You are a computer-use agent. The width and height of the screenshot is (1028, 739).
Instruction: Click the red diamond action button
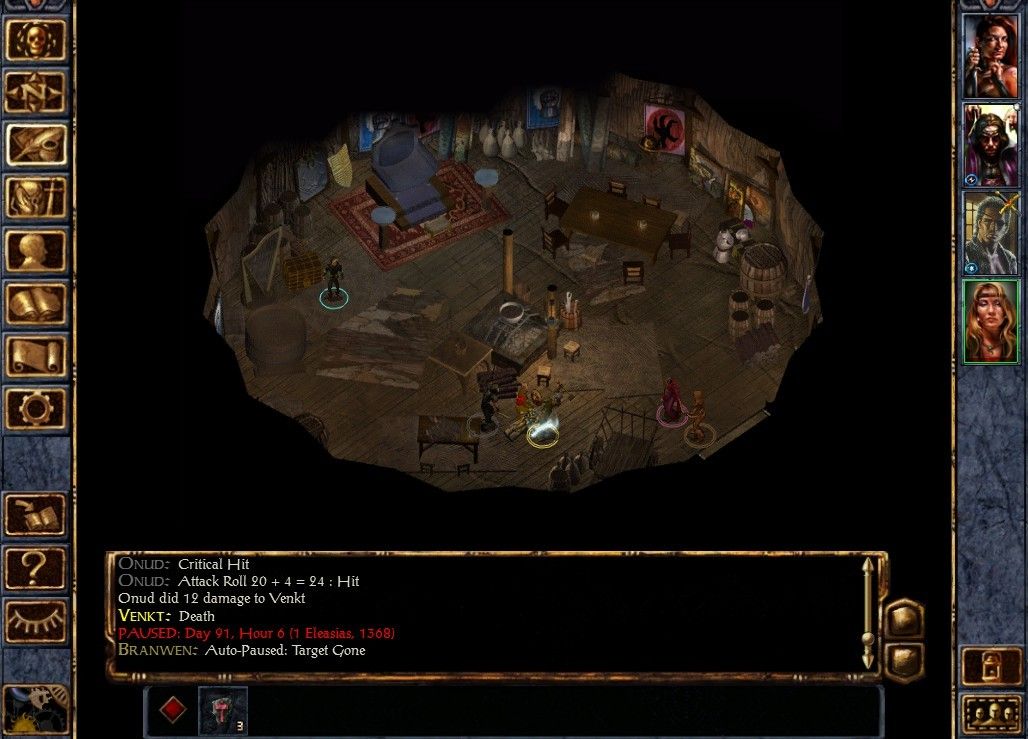click(173, 709)
